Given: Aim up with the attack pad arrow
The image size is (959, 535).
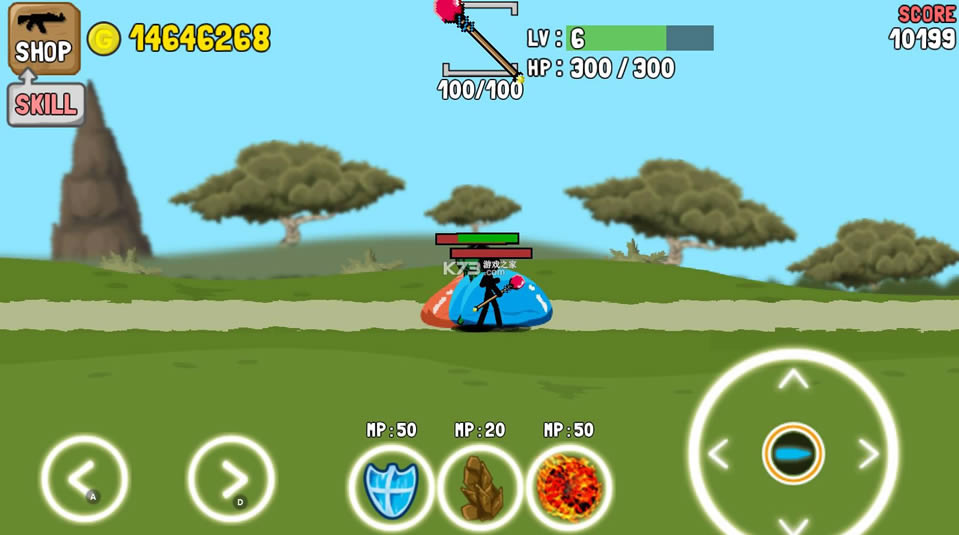Looking at the screenshot, I should [x=793, y=379].
